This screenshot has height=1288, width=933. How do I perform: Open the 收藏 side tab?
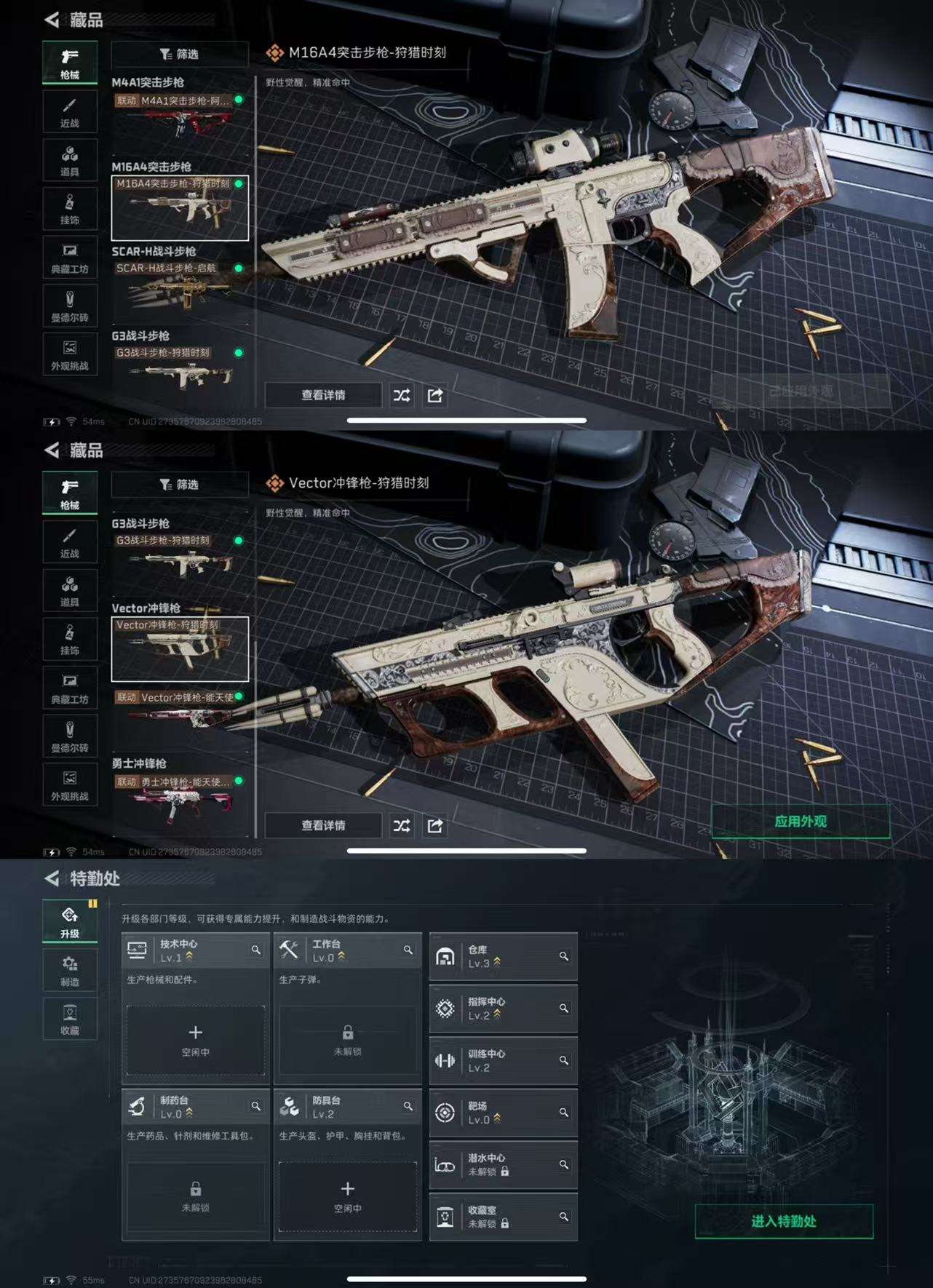[70, 1018]
